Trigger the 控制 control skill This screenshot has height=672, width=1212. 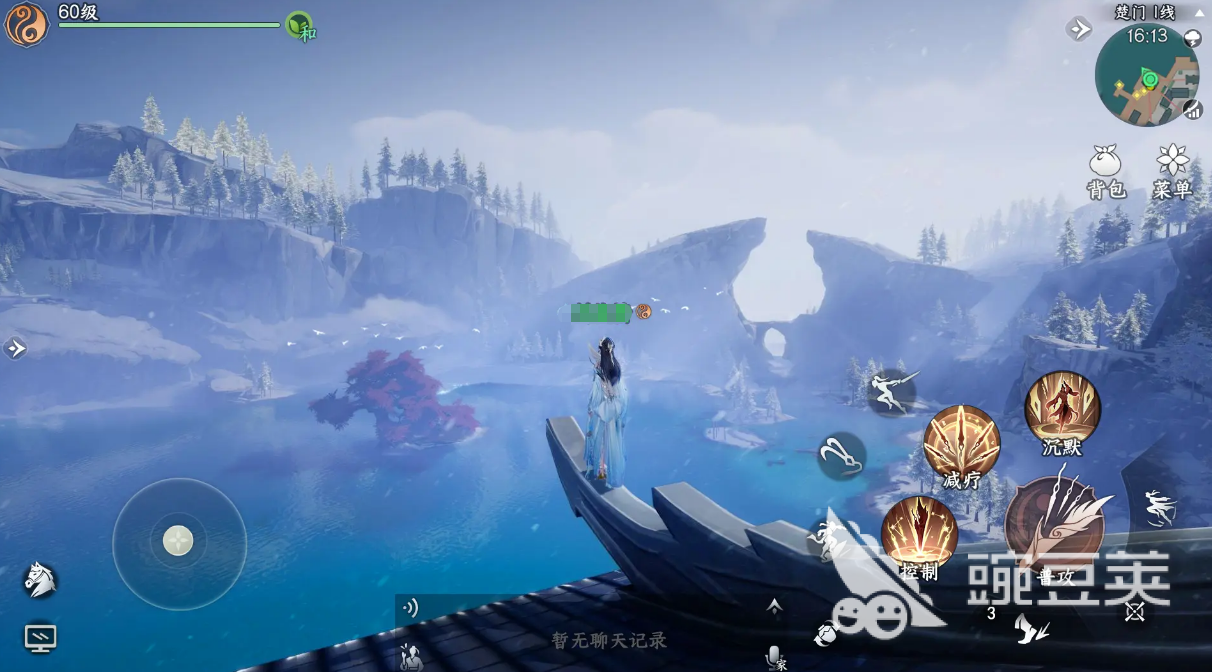click(x=919, y=535)
